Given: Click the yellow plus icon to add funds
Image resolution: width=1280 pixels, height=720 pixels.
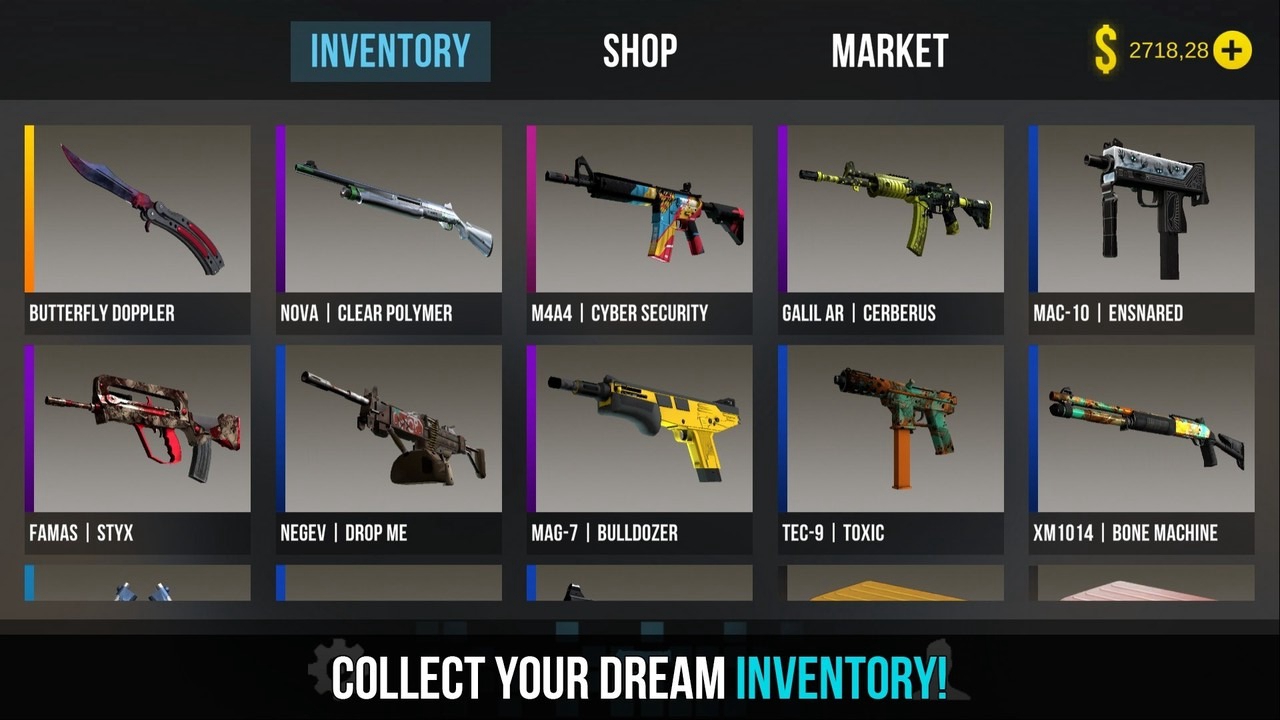Looking at the screenshot, I should [x=1233, y=50].
